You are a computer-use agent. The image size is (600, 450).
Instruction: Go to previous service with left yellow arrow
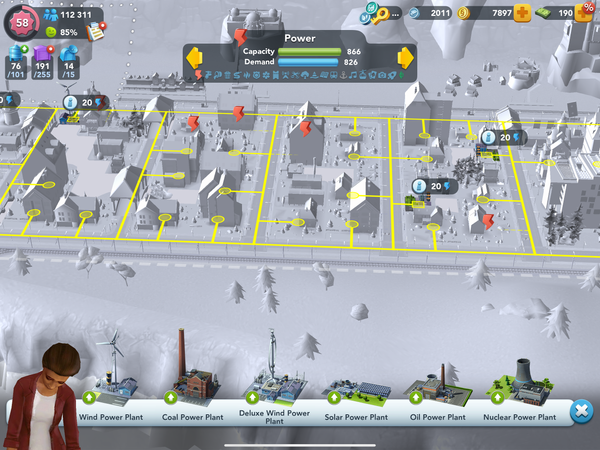[x=194, y=55]
